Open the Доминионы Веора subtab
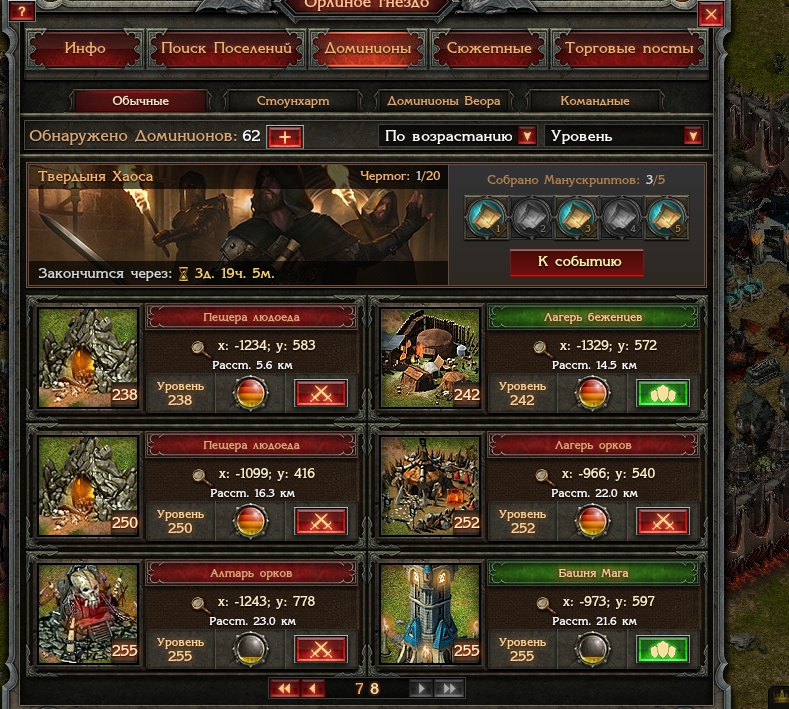789x709 pixels. click(444, 101)
